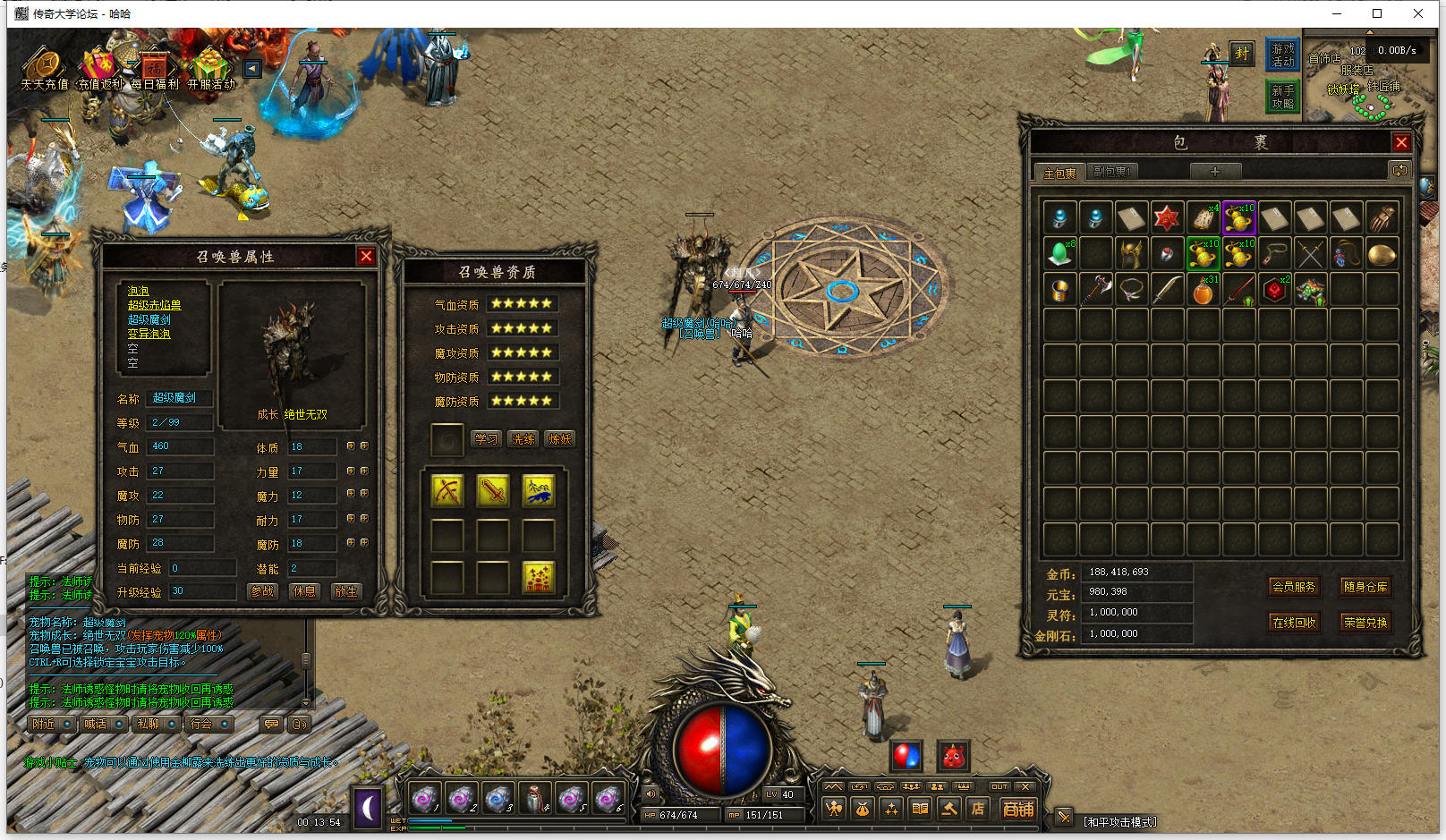The width and height of the screenshot is (1446, 840).
Task: Click the 休息 pet rest button
Action: [304, 591]
